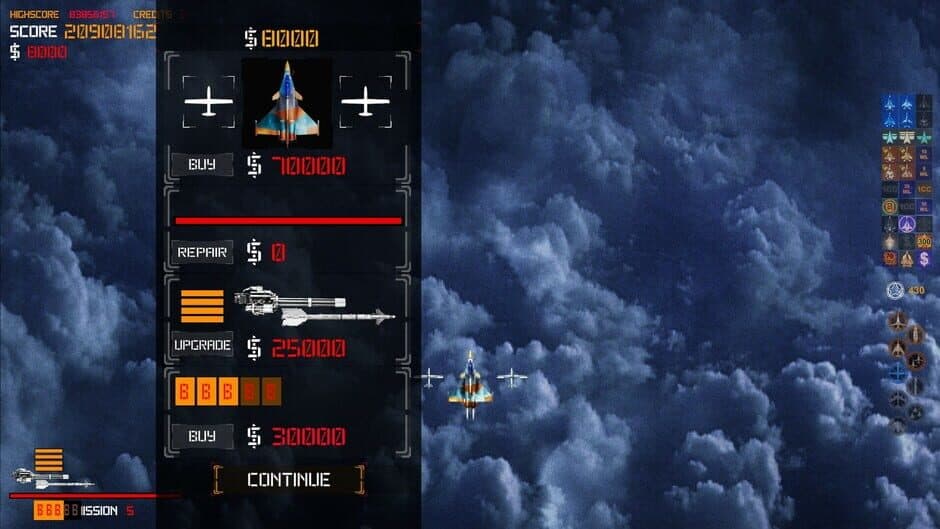Screen dimensions: 940x529
Task: Choose the drone icon left of the jet
Action: (209, 102)
